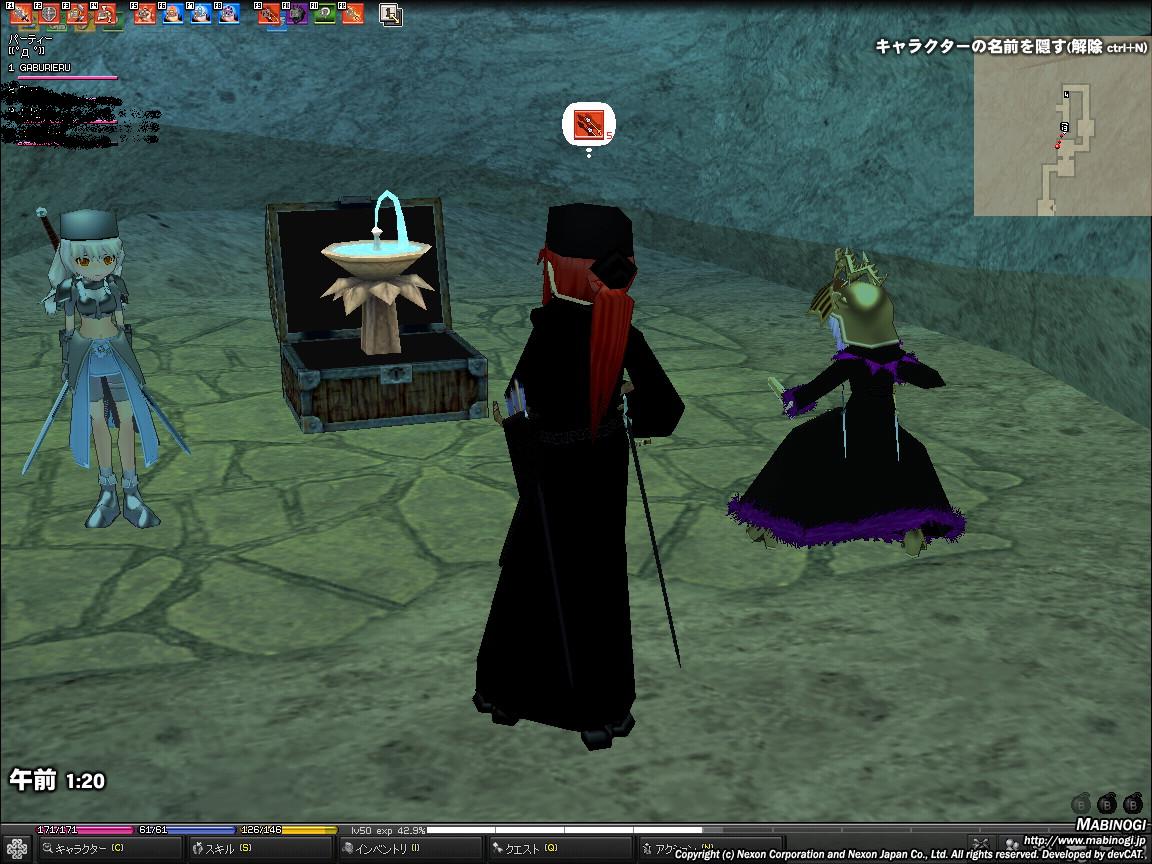Click the crossed swords combat mode button
1152x864 pixels.
981,845
